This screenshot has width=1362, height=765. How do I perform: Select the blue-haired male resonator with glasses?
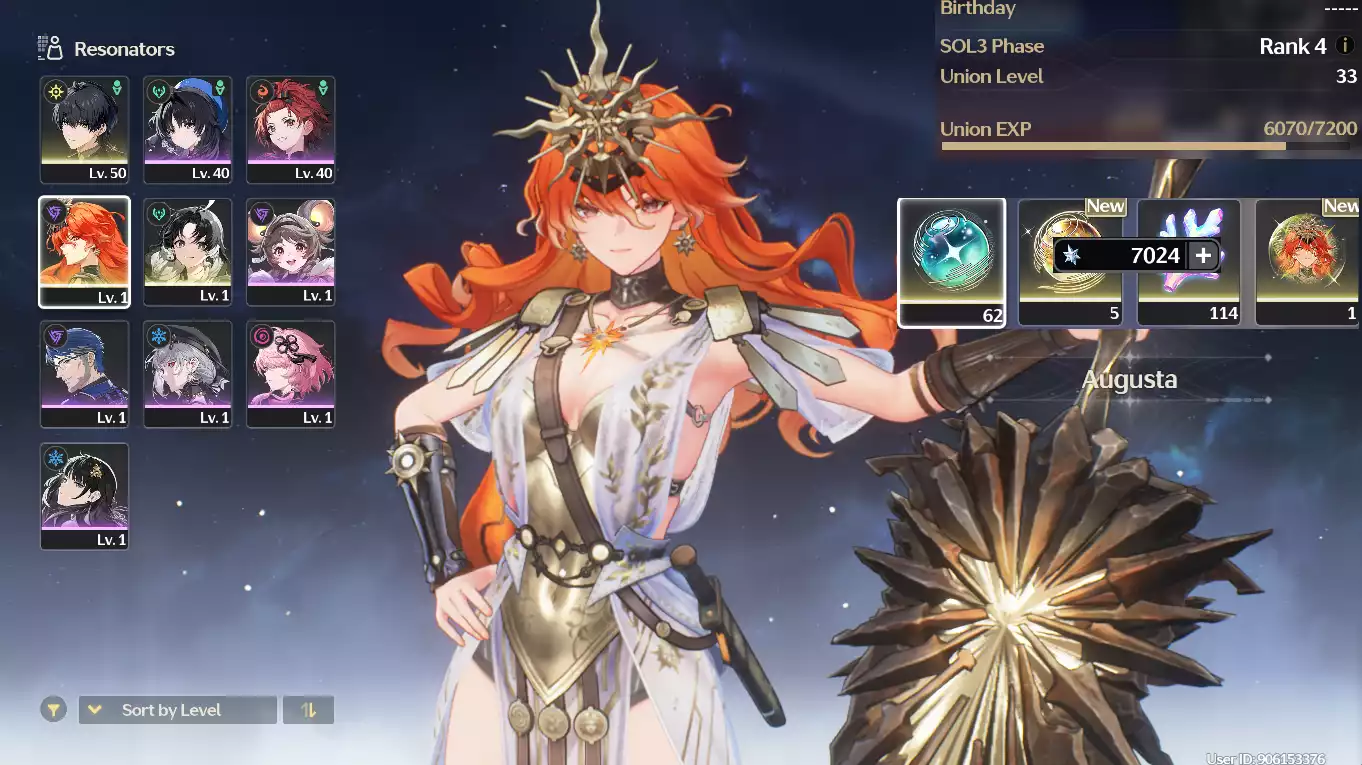pyautogui.click(x=84, y=373)
